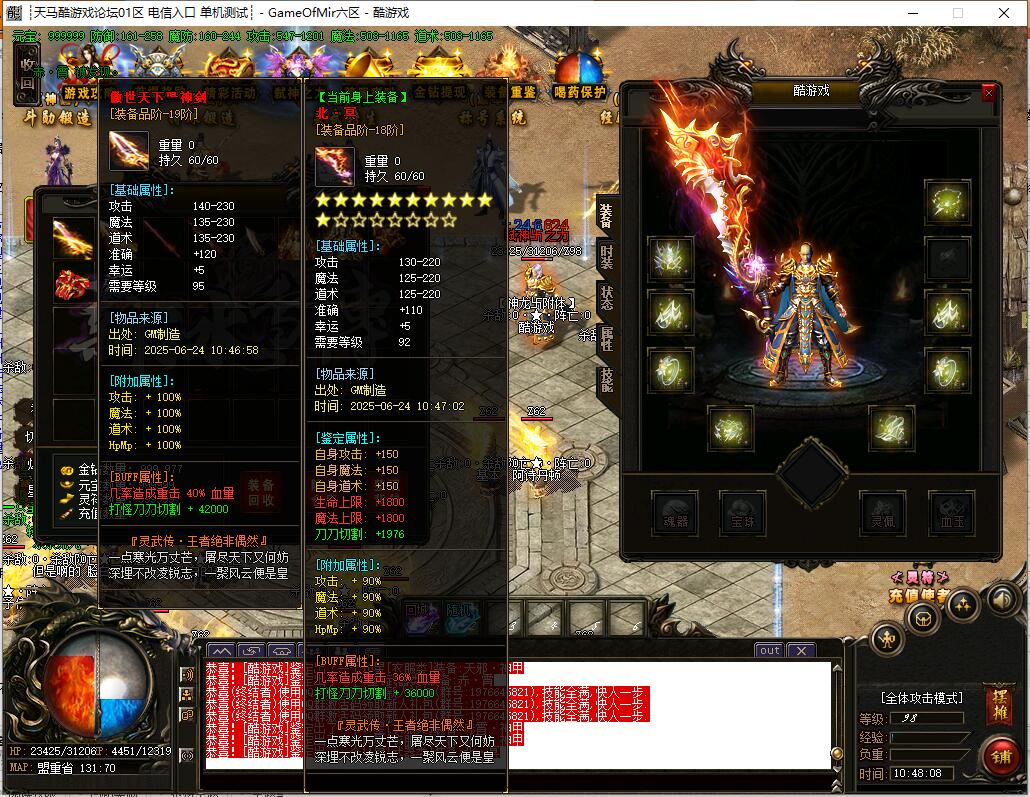
Task: Click the 装备回收 equipment recycle button
Action: pos(261,491)
